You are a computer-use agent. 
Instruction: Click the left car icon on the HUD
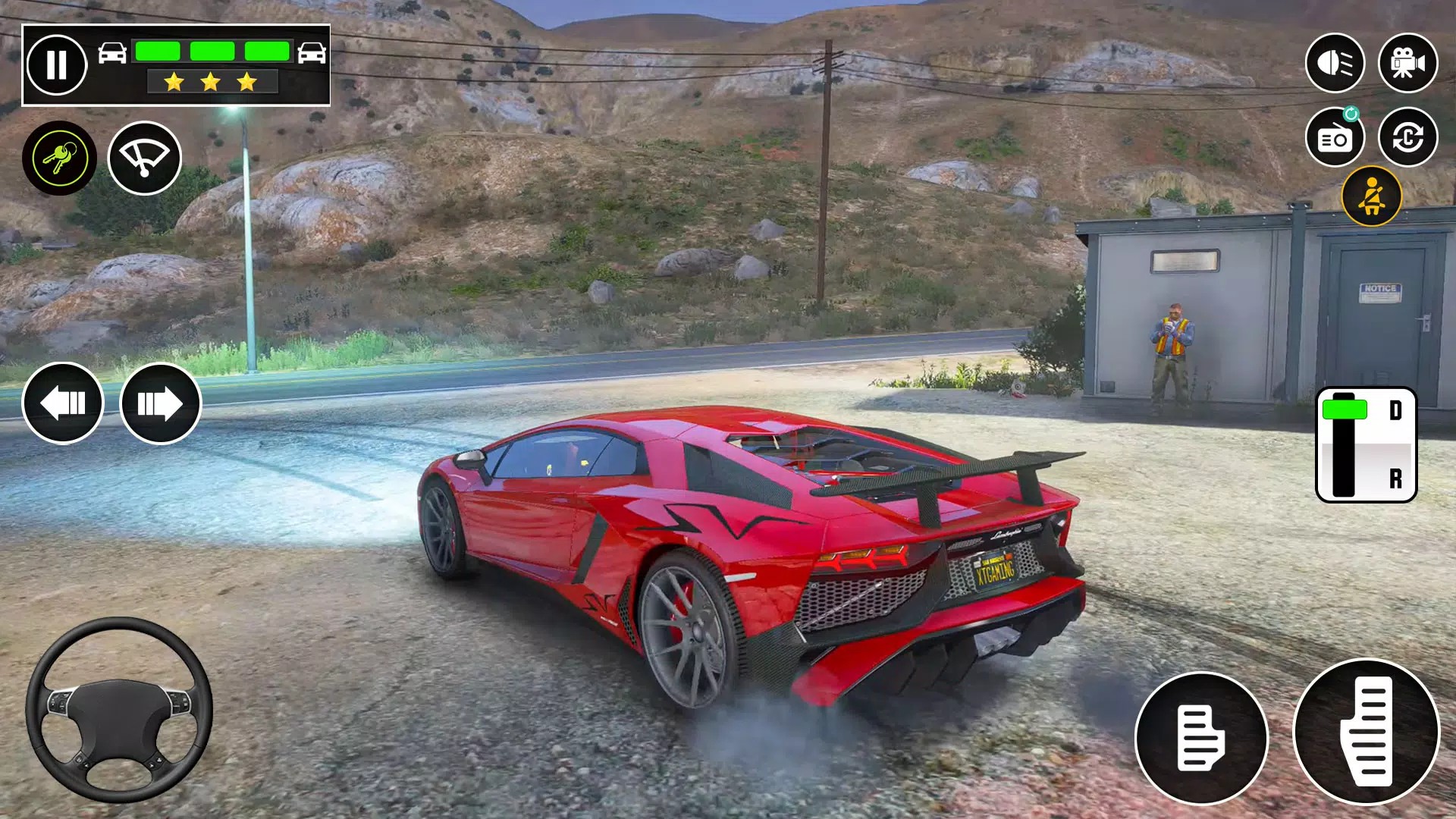pyautogui.click(x=111, y=52)
